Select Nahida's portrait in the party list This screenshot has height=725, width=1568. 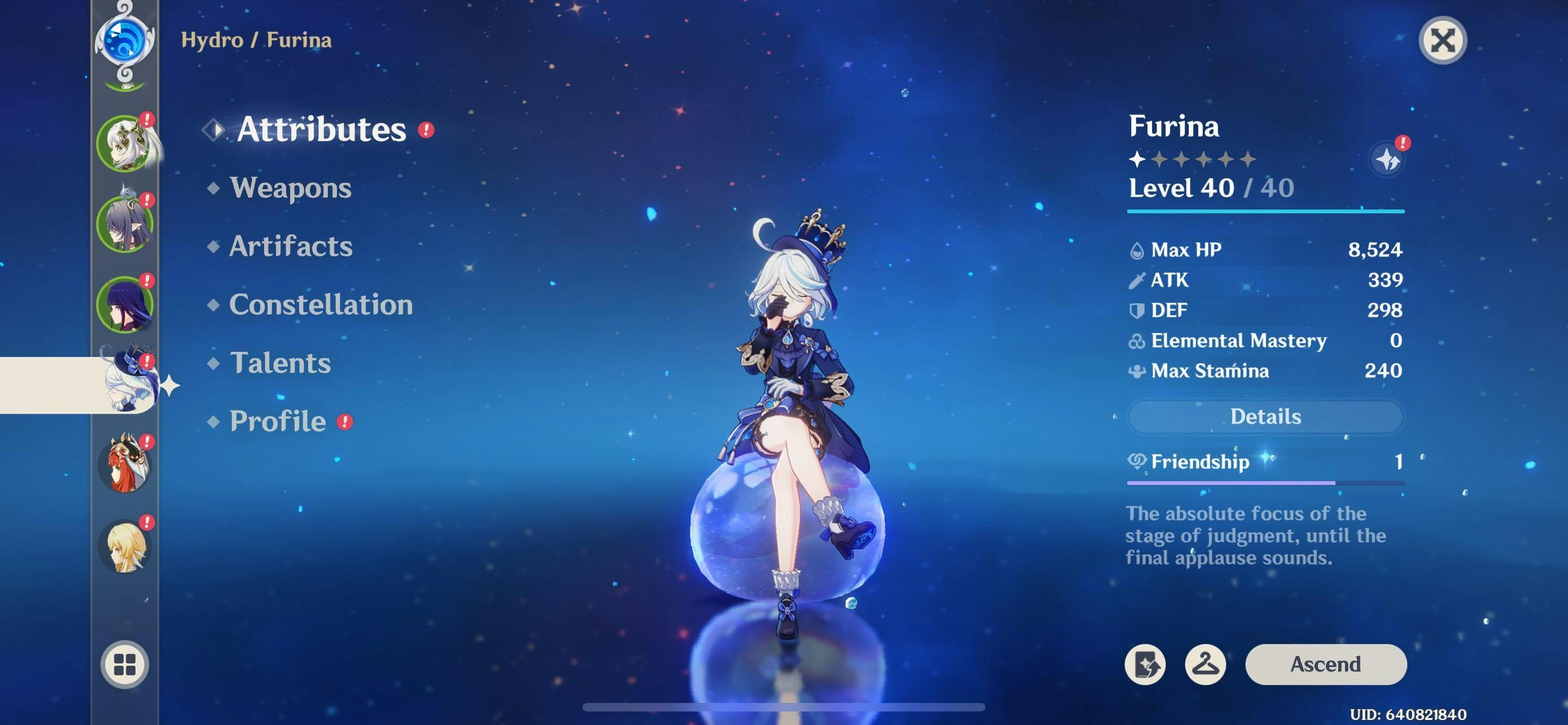125,143
